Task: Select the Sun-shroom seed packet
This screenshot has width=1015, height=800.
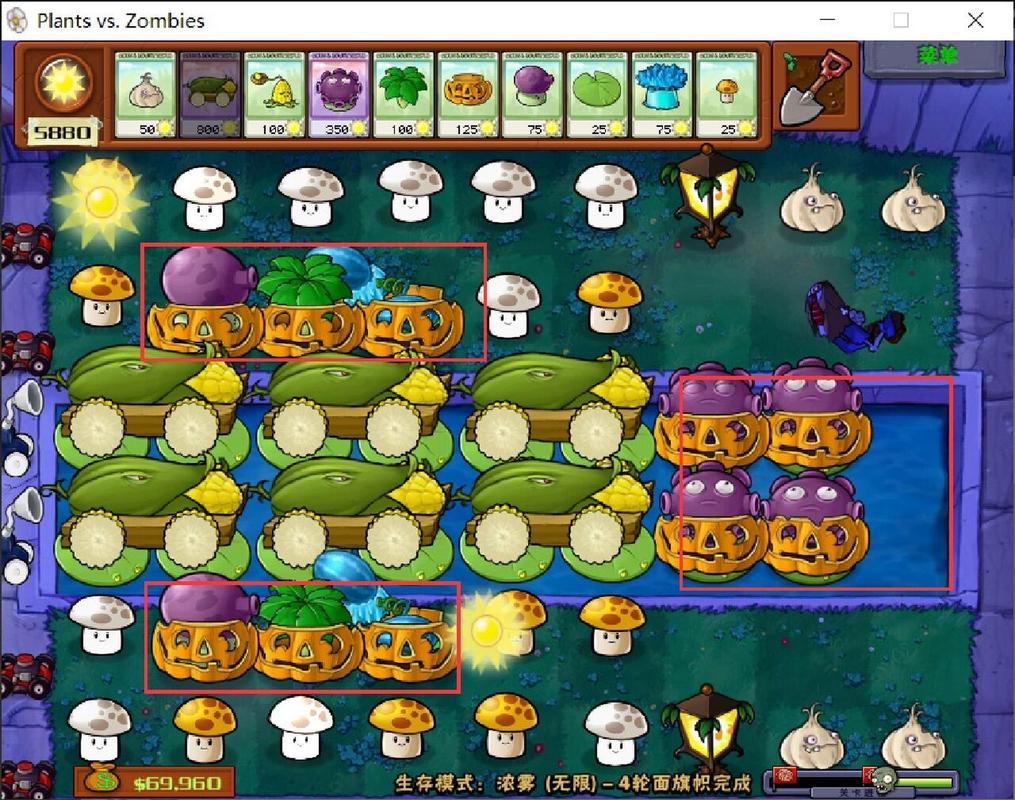Action: click(x=726, y=95)
